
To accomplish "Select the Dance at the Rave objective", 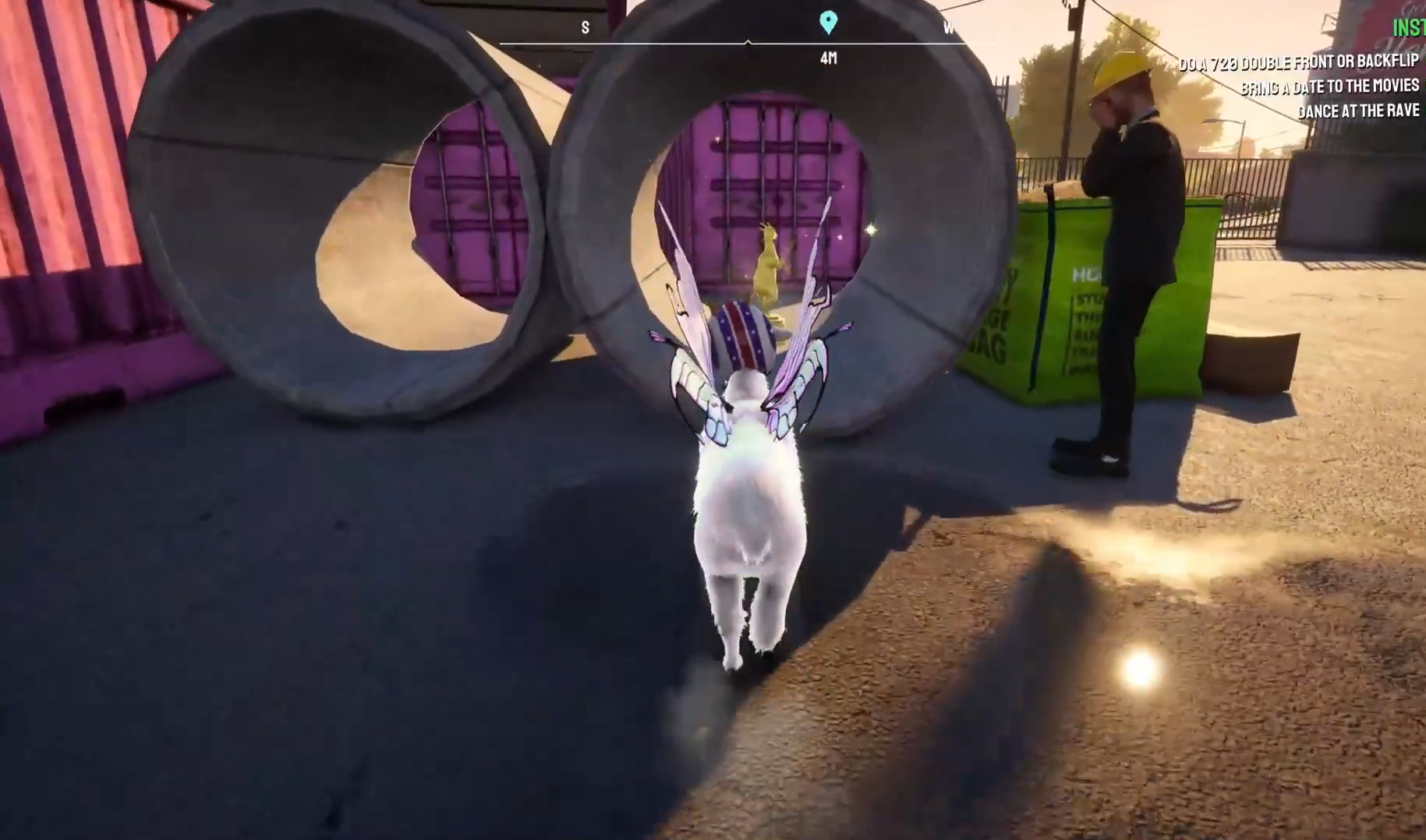I will 1357,111.
